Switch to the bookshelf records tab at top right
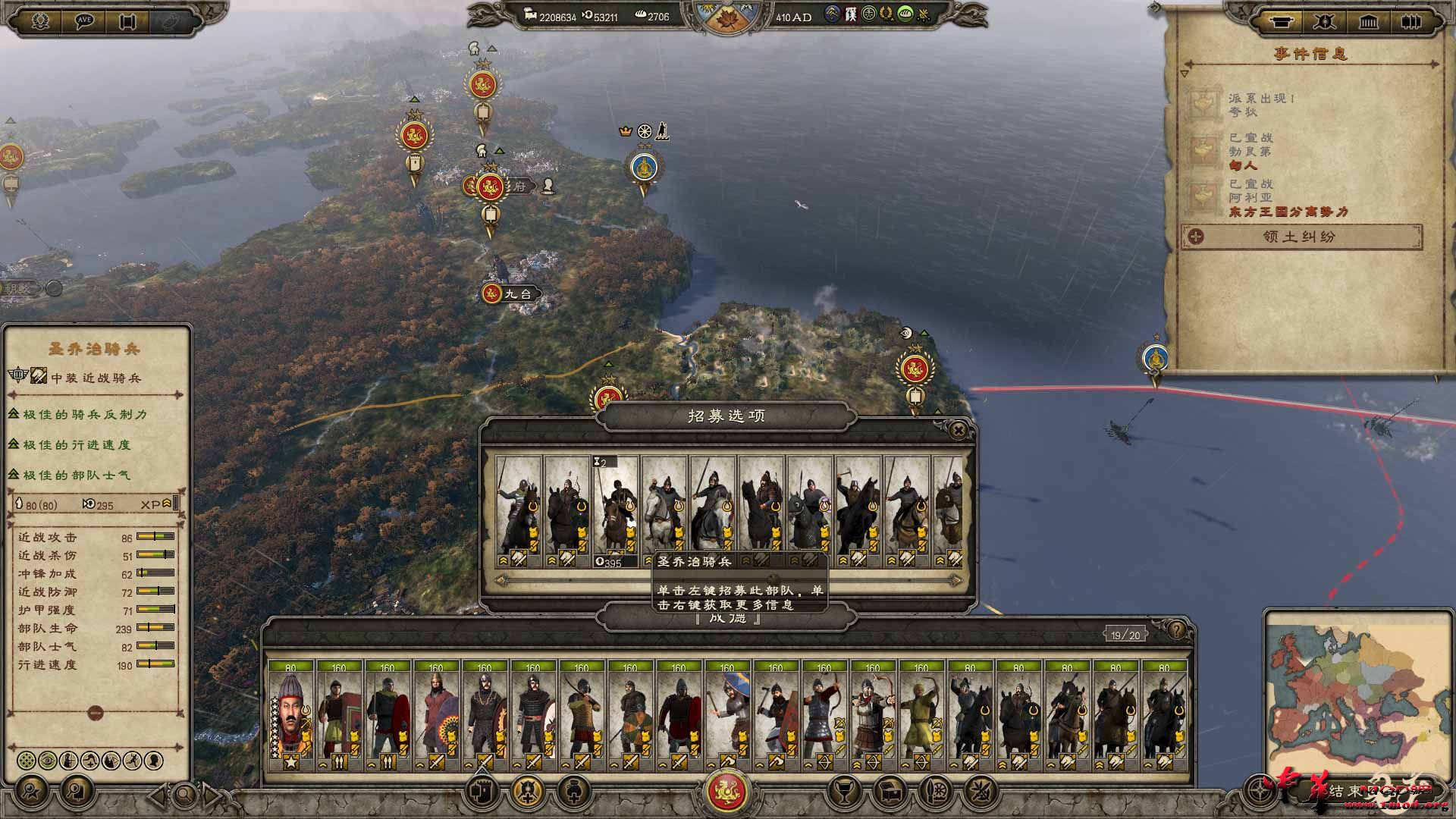The image size is (1456, 819). pos(1412,22)
